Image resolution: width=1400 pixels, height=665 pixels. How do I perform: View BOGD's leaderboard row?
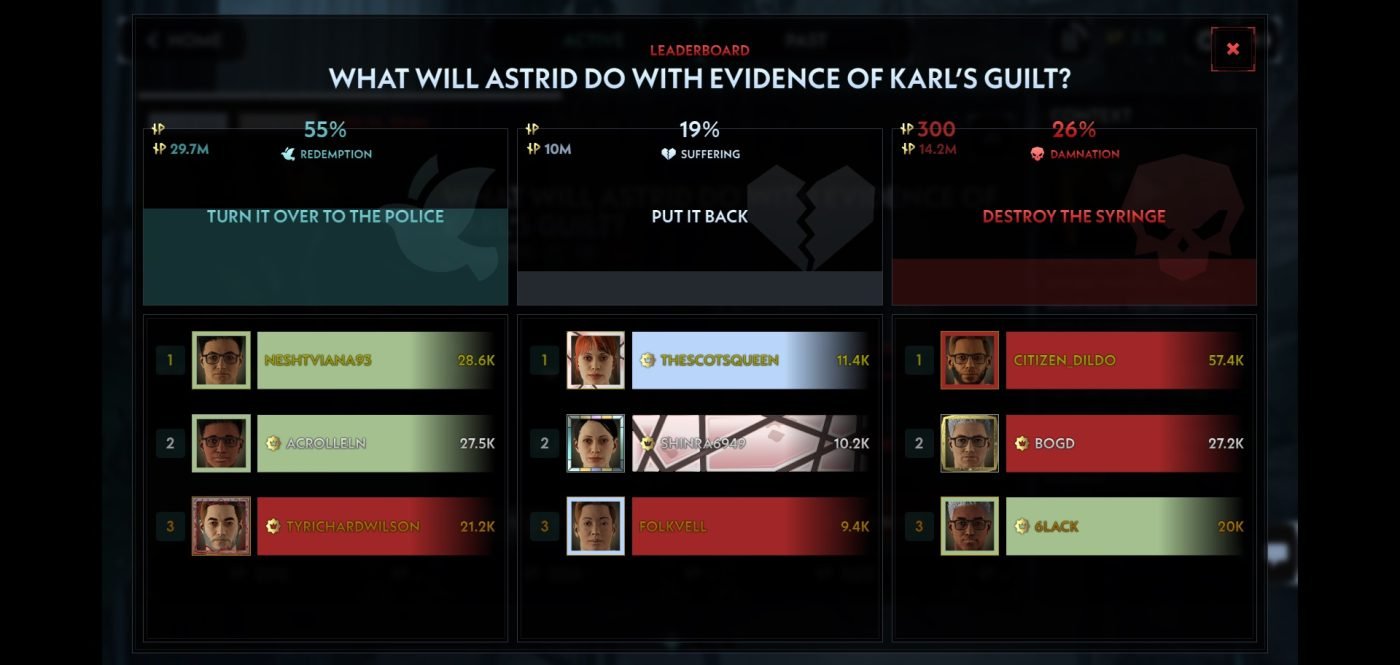tap(1124, 443)
